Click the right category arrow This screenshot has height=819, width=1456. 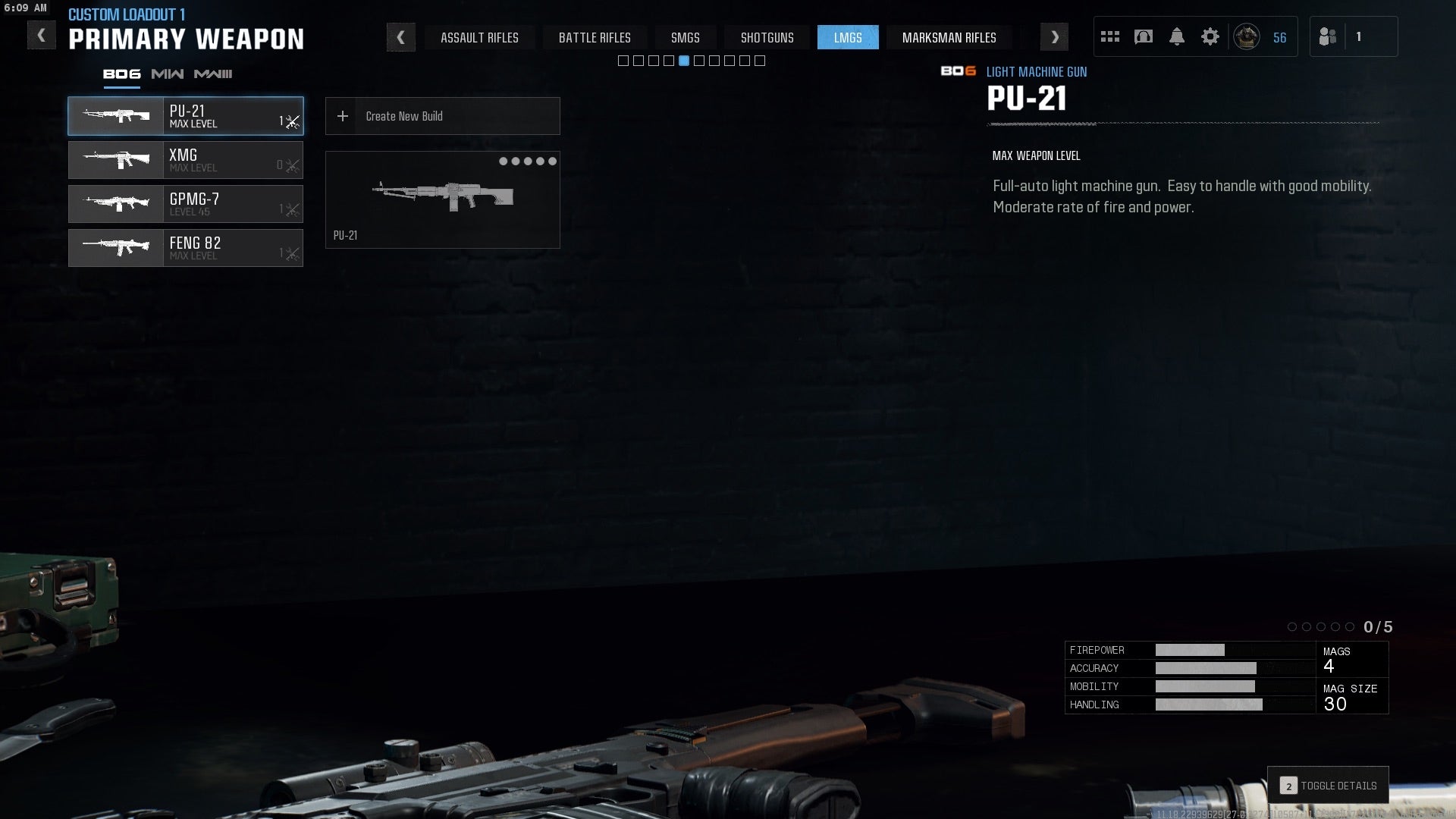point(1054,37)
